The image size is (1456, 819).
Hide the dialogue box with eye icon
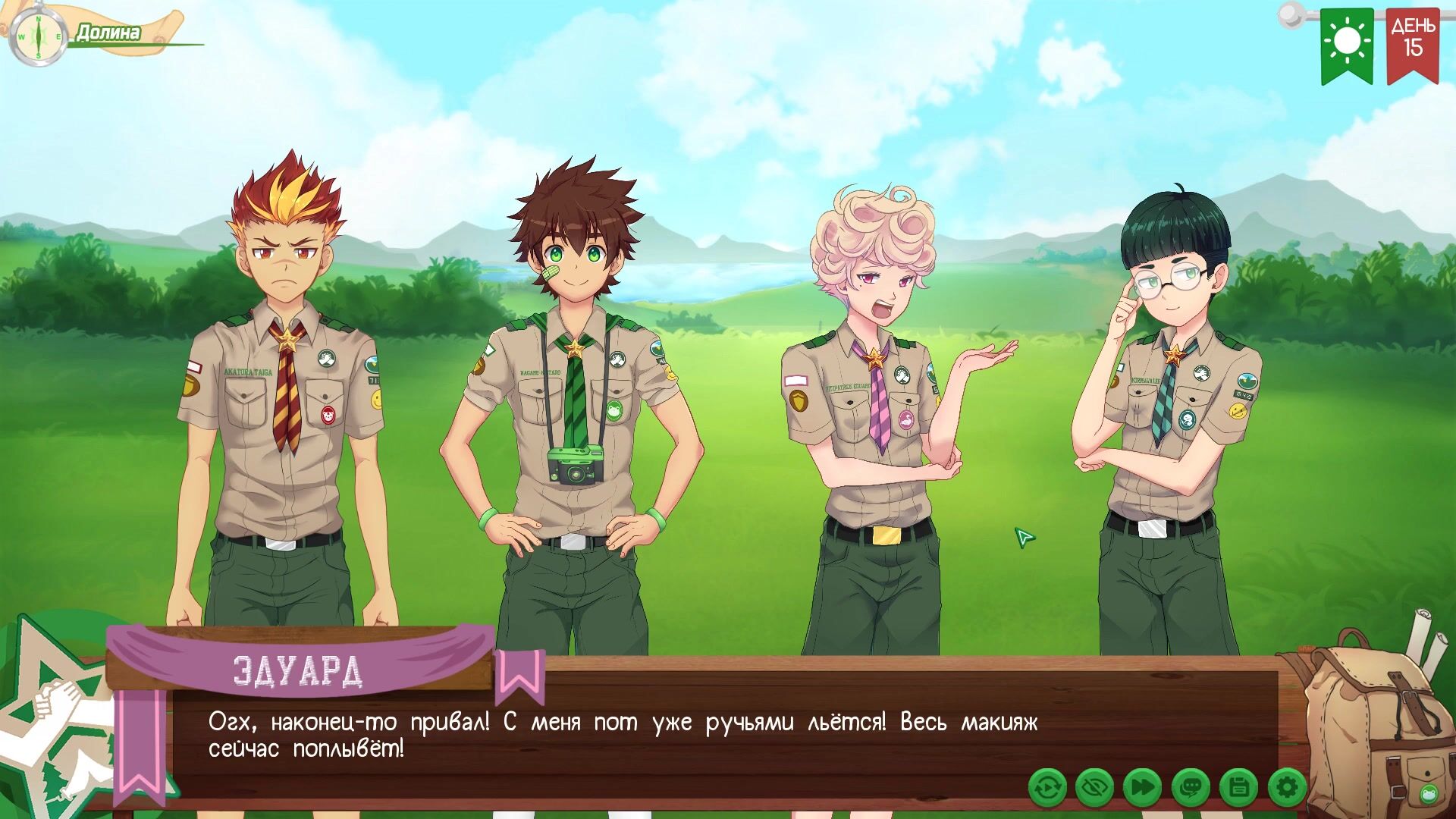pyautogui.click(x=1094, y=789)
